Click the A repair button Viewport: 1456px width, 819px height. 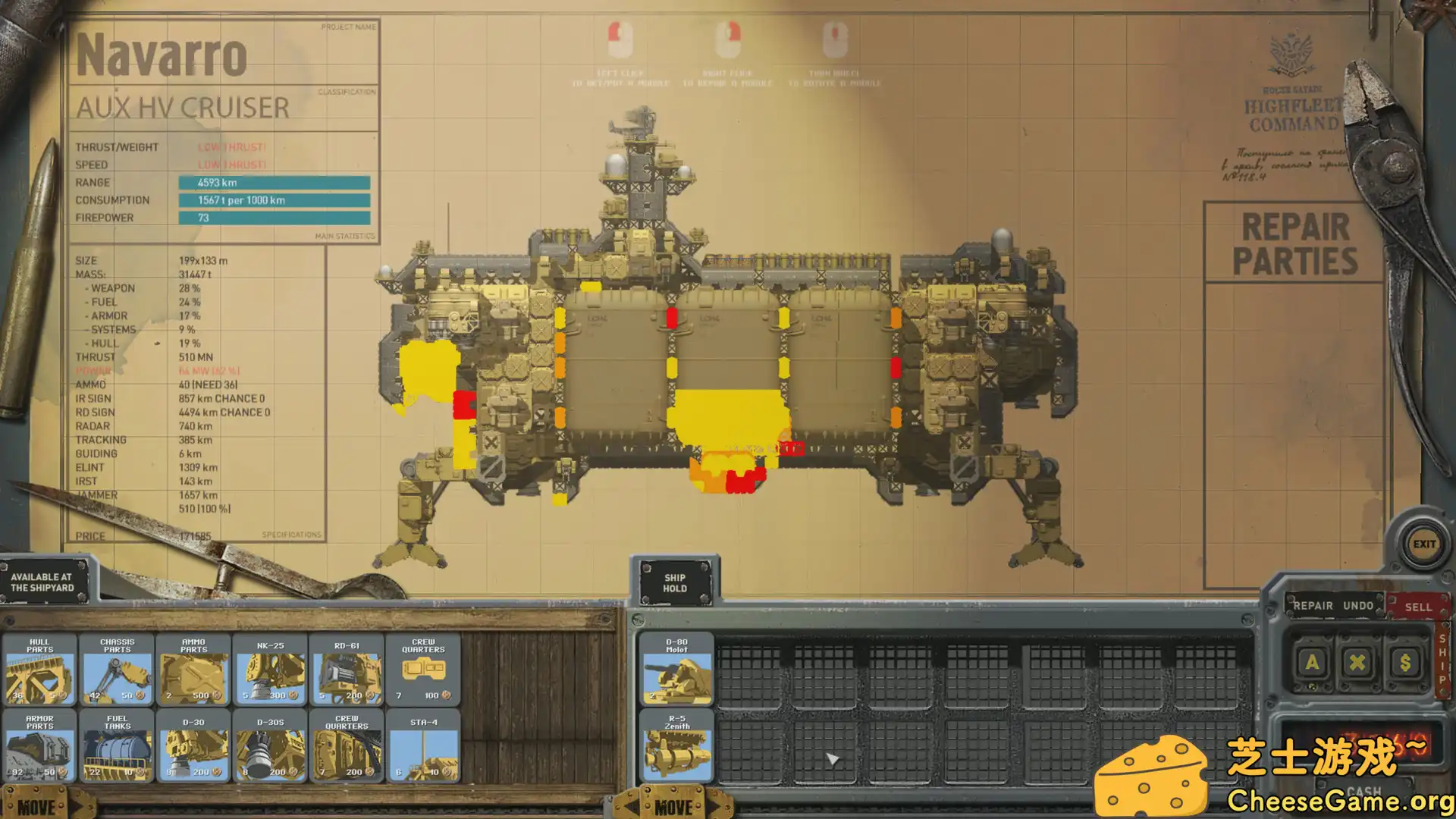click(x=1312, y=663)
